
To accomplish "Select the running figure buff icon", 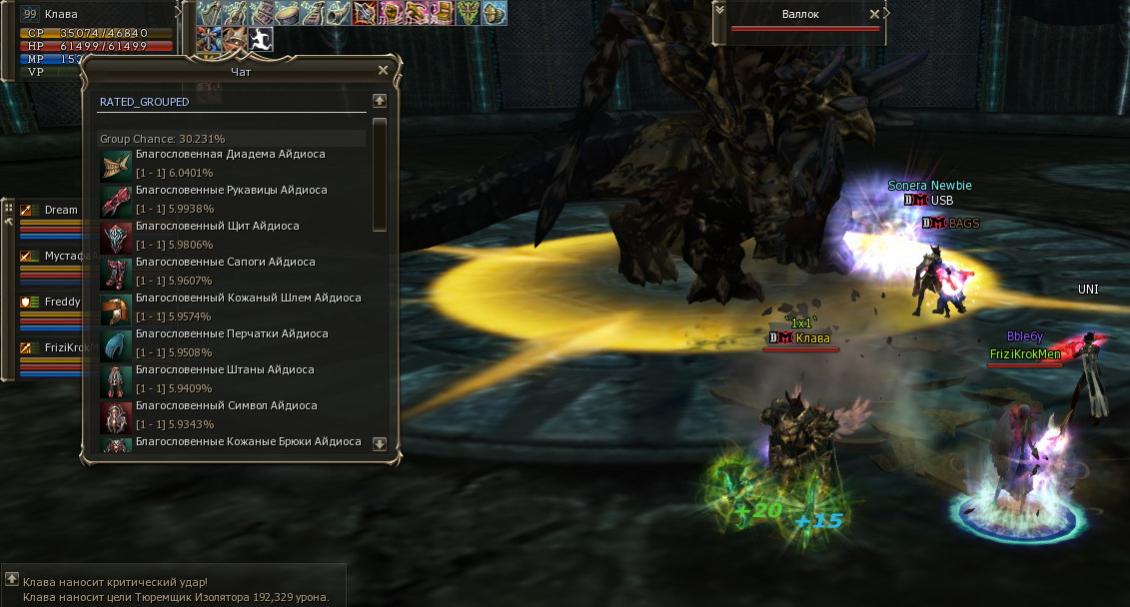I will click(x=260, y=39).
